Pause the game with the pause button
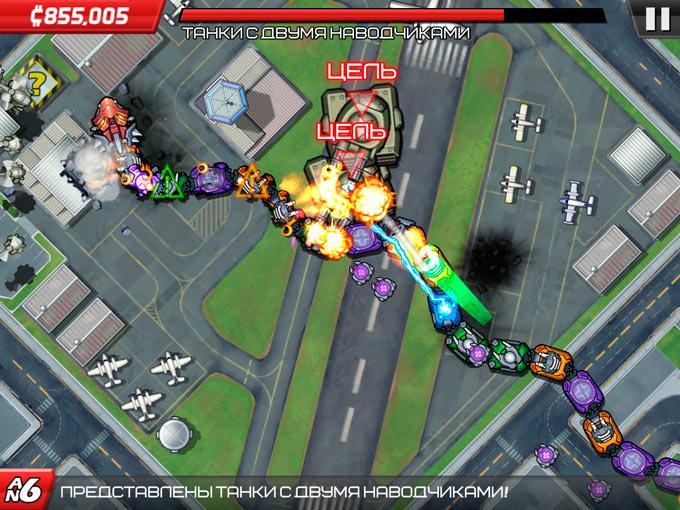Image resolution: width=680 pixels, height=510 pixels. tap(657, 17)
